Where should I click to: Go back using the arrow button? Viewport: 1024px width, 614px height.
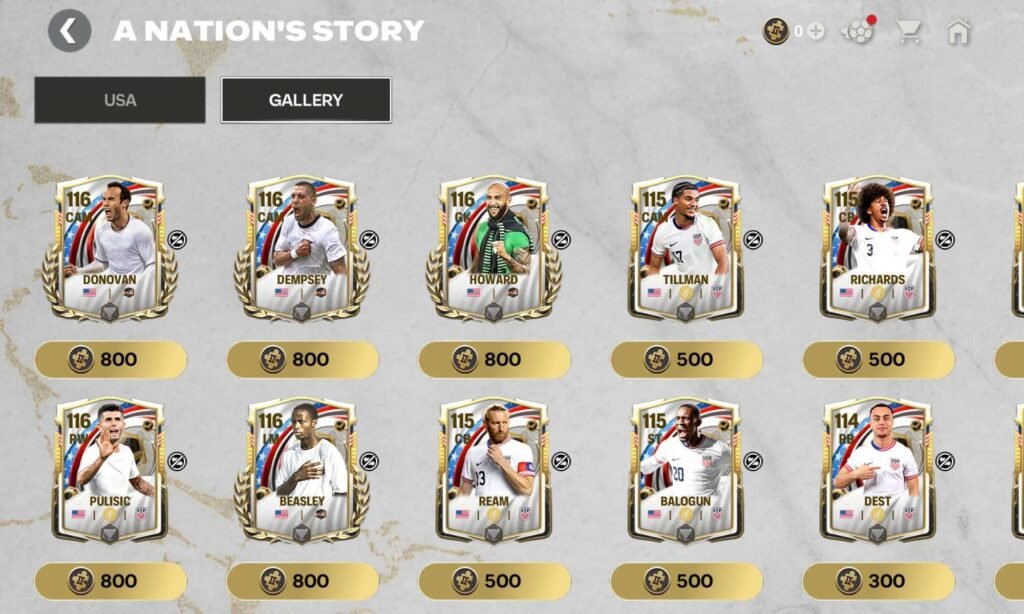click(x=69, y=31)
